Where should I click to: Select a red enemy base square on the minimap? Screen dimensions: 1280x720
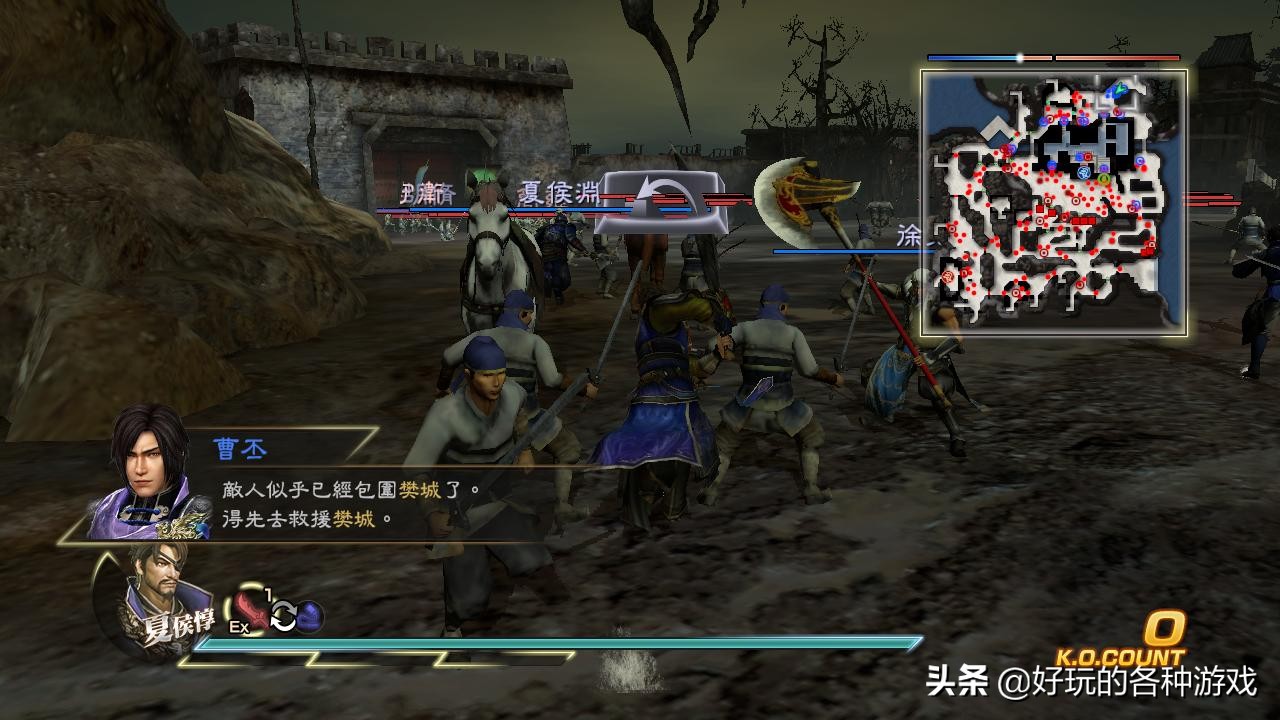pyautogui.click(x=1041, y=210)
